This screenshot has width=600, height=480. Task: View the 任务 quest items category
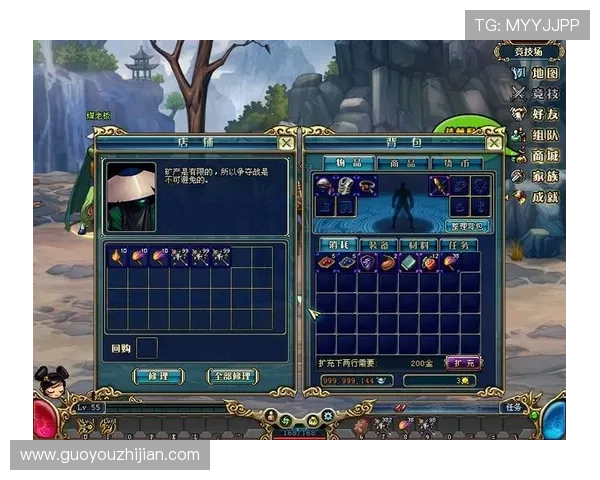coord(458,245)
